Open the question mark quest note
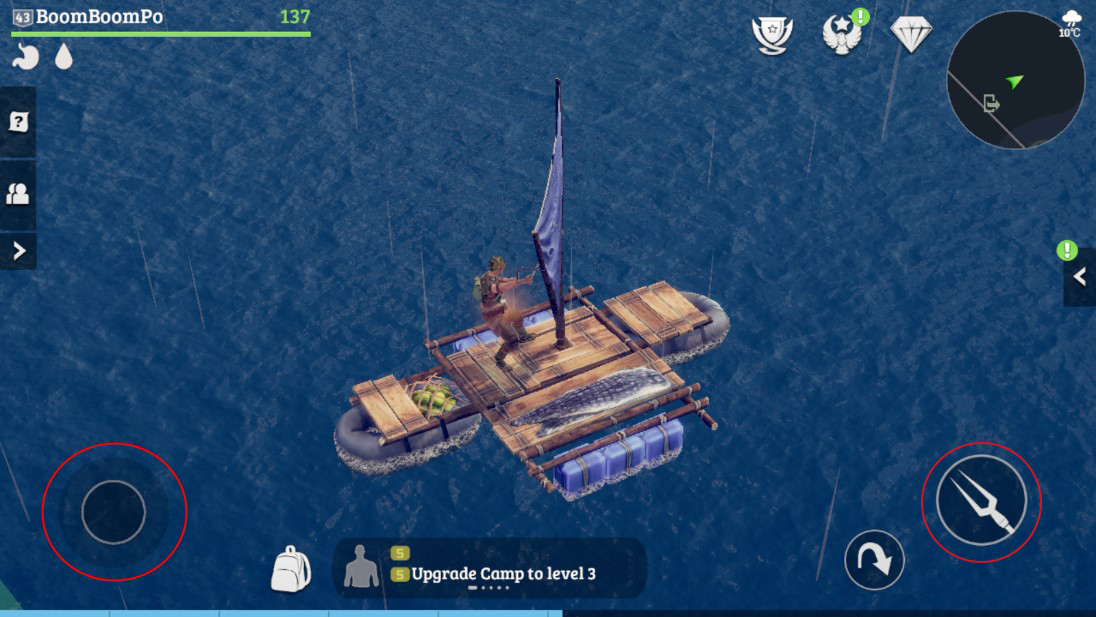The image size is (1096, 617). 18,122
